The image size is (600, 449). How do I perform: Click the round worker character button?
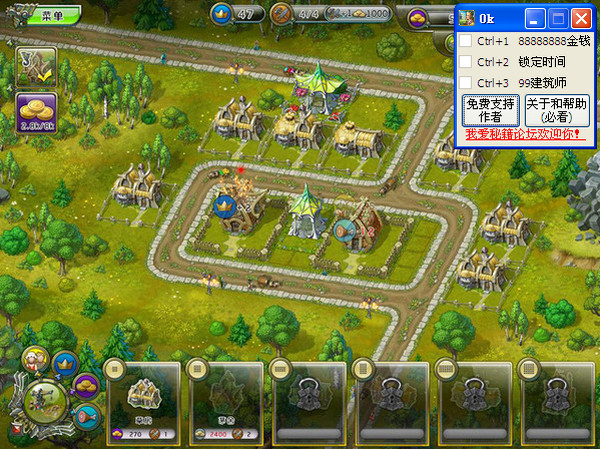coord(37,358)
